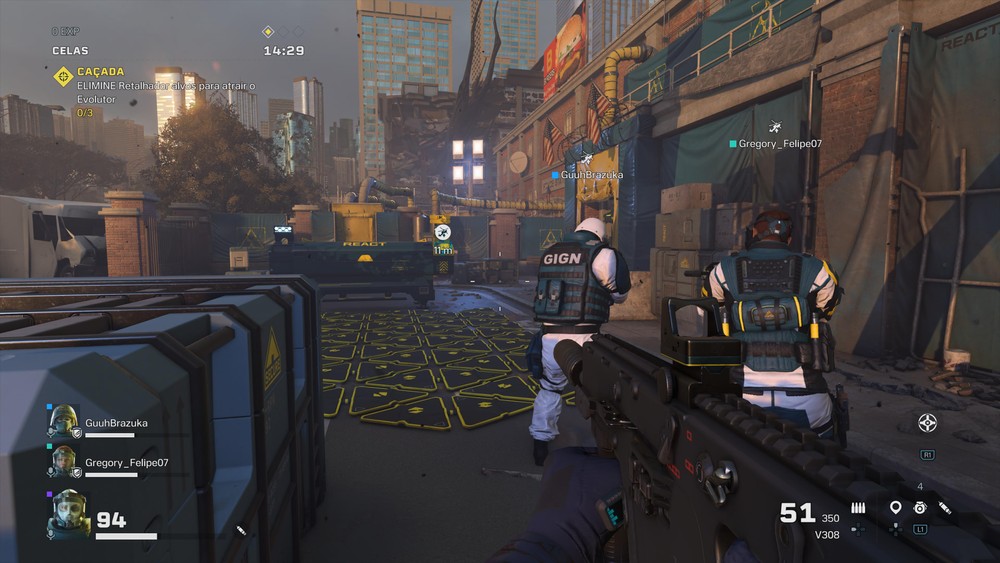1000x563 pixels.
Task: Click the yellow Caçada objective icon
Action: coord(63,76)
